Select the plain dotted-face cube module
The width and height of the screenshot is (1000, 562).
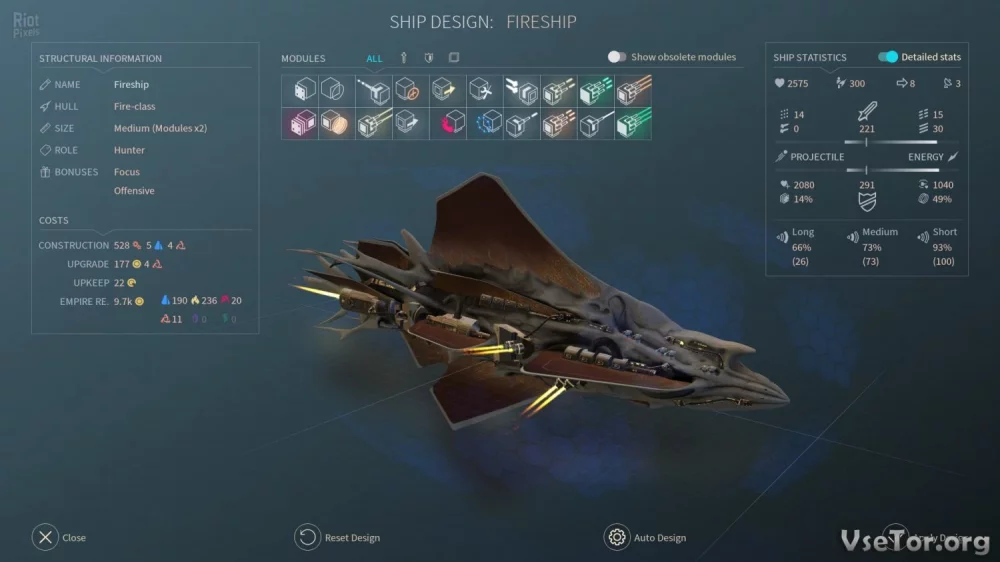coord(299,91)
